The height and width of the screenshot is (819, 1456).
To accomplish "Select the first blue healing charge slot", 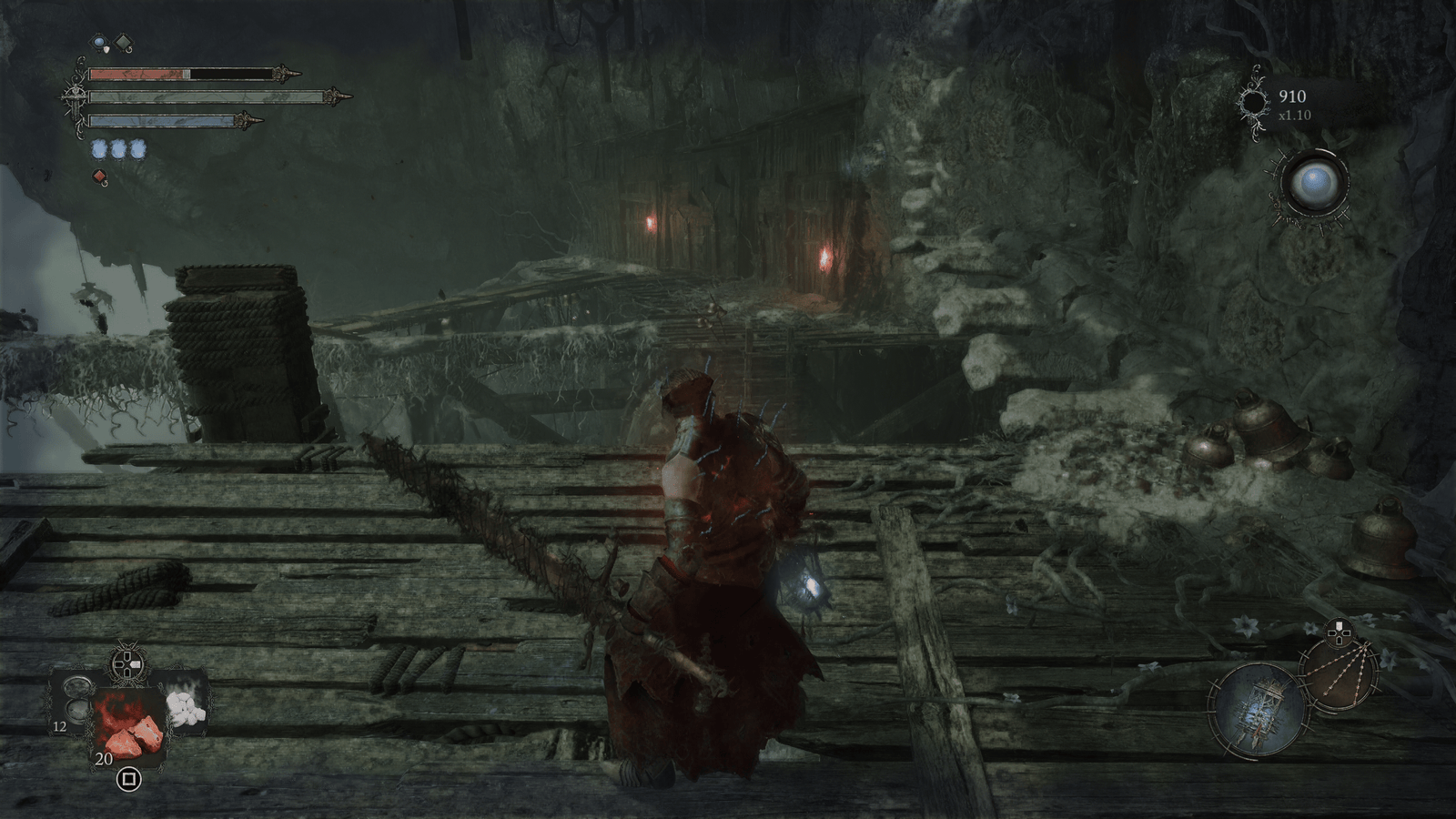I will 99,149.
